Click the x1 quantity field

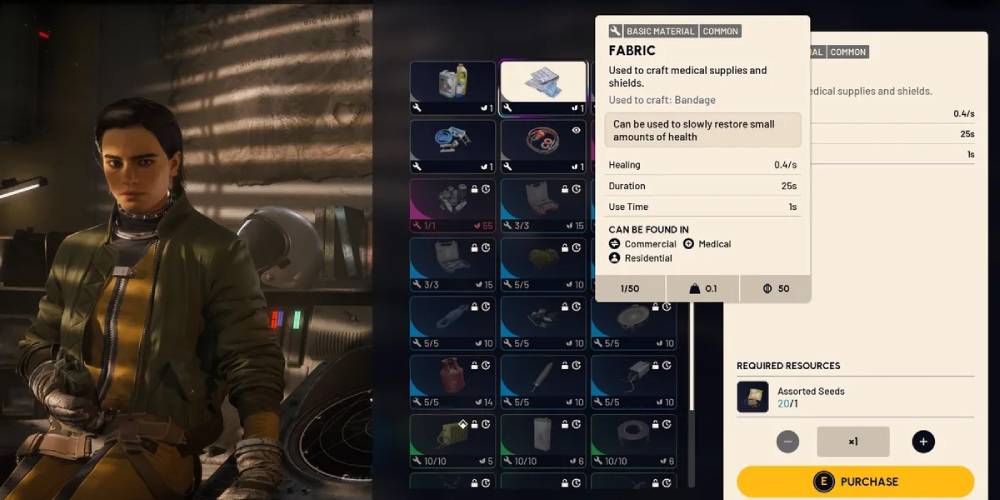click(853, 441)
